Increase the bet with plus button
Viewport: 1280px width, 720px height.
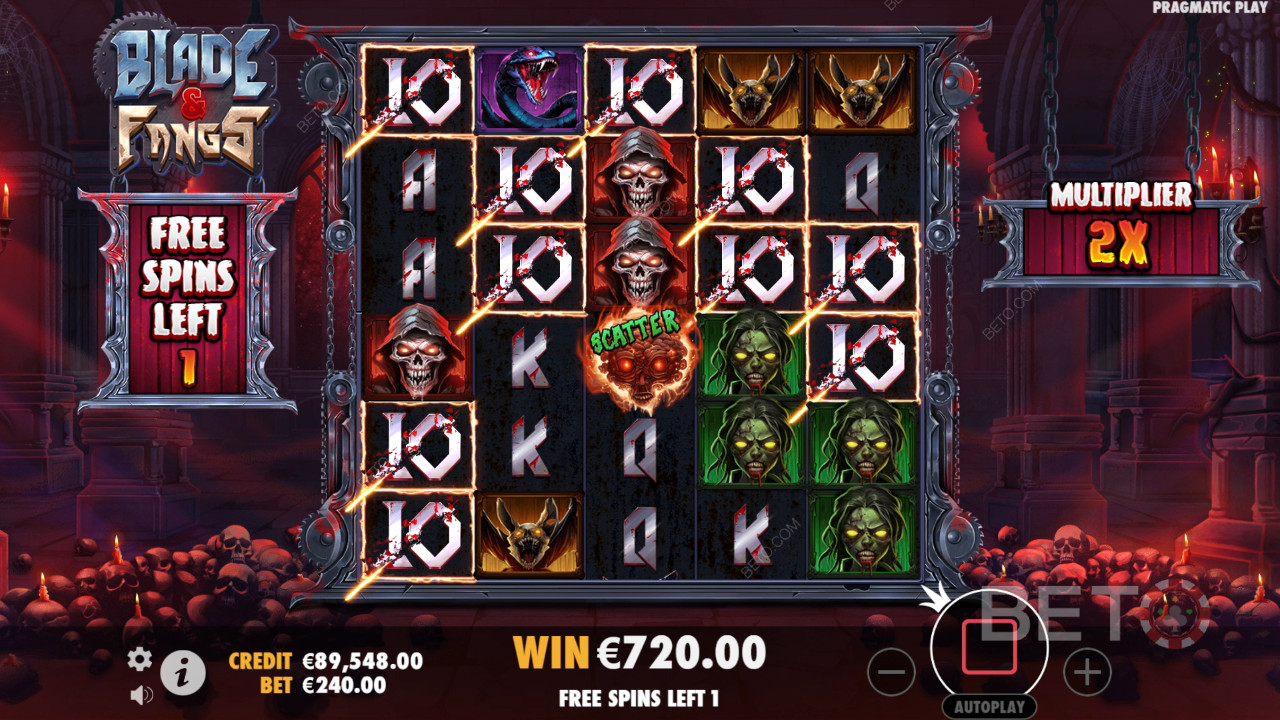coord(1087,672)
